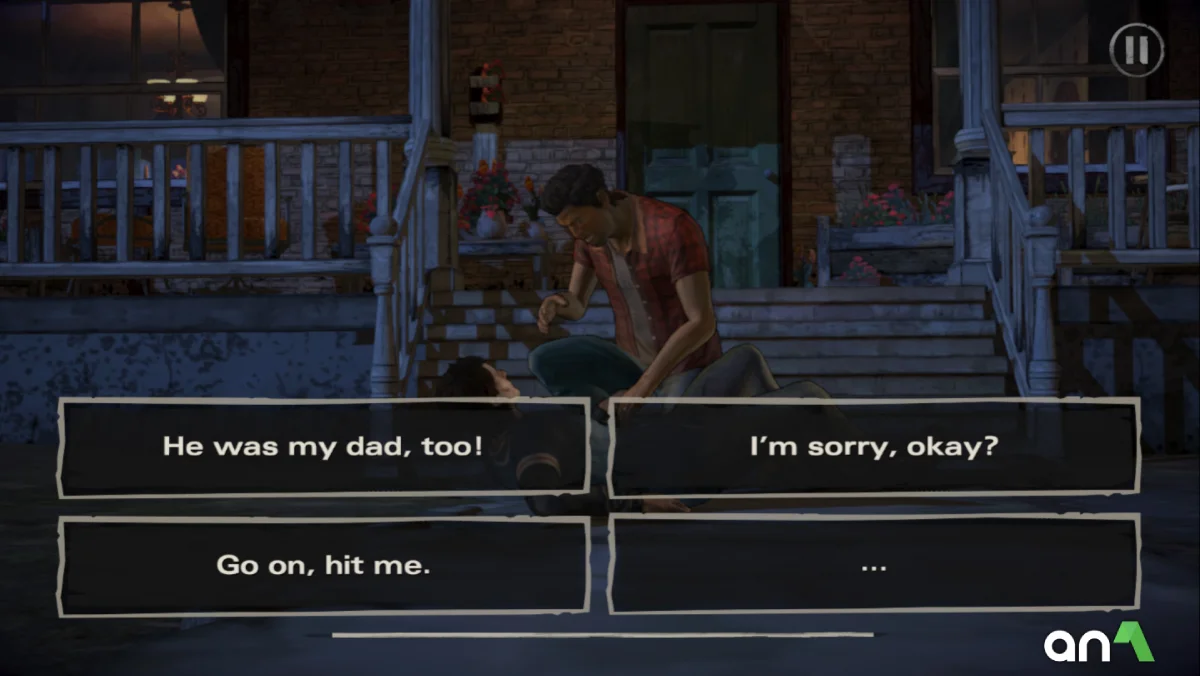Pause the game with the pause button
This screenshot has width=1200, height=676.
(1136, 50)
